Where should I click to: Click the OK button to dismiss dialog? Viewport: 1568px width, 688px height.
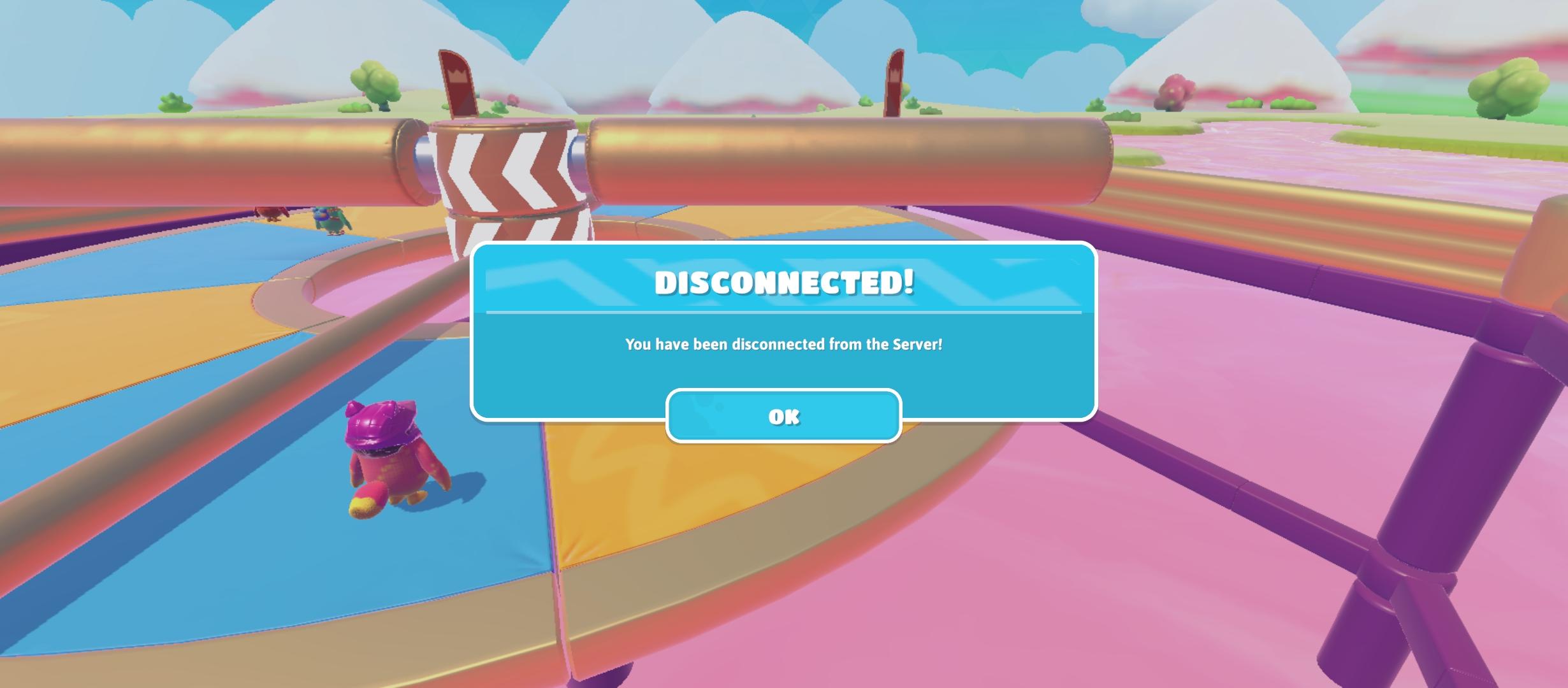point(783,417)
